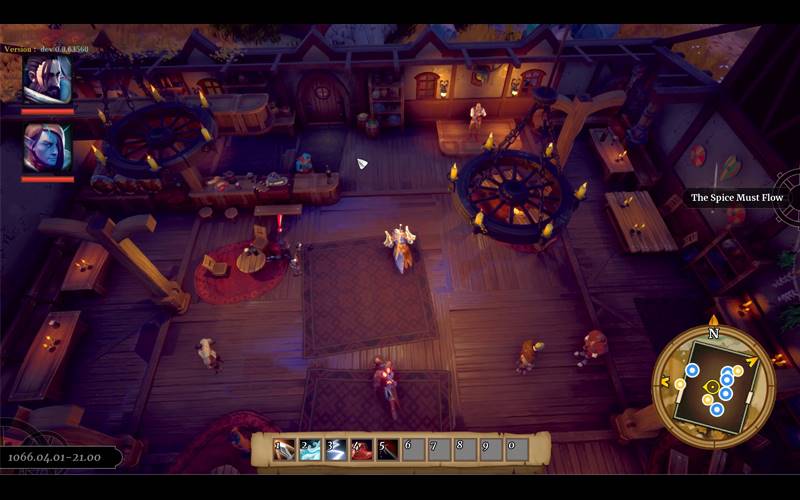
Task: Open The Spice Must Flow quest tracker
Action: tap(737, 198)
